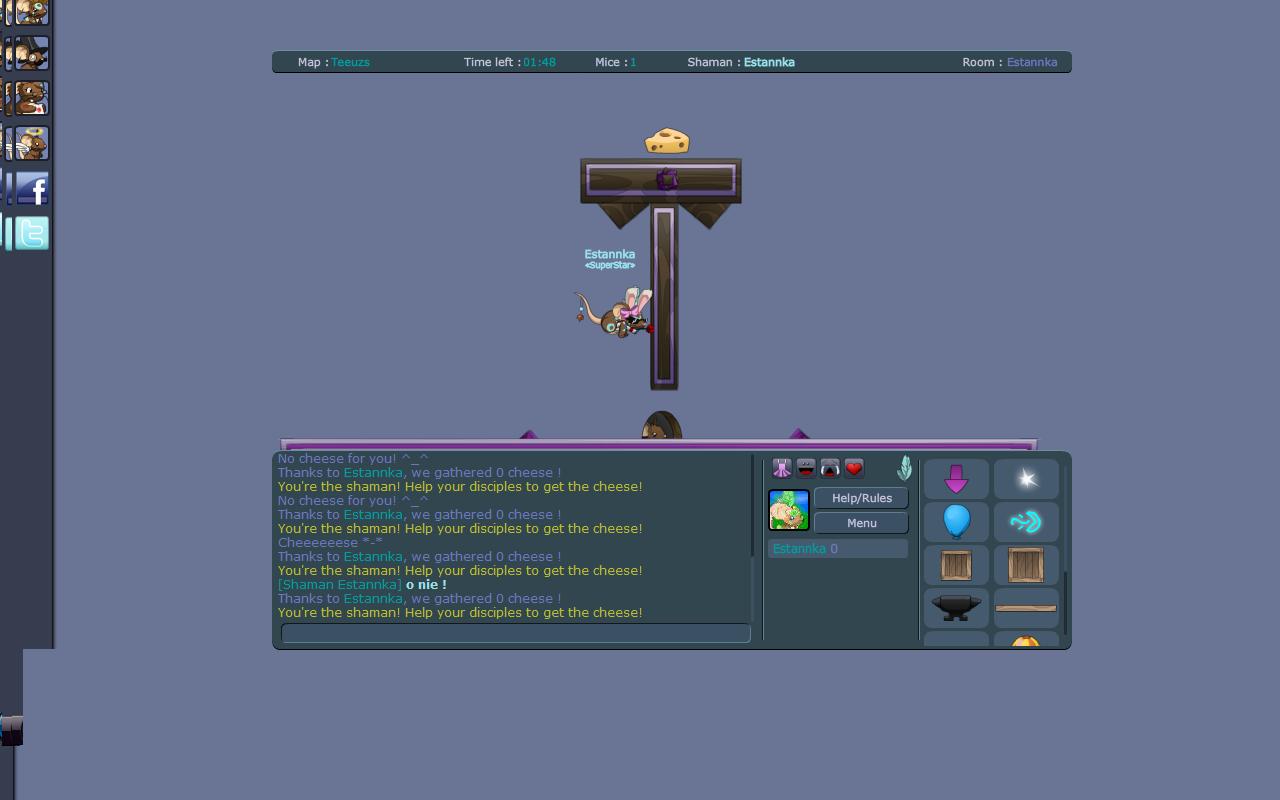
Task: Select the wooden Plank item
Action: click(x=1025, y=607)
